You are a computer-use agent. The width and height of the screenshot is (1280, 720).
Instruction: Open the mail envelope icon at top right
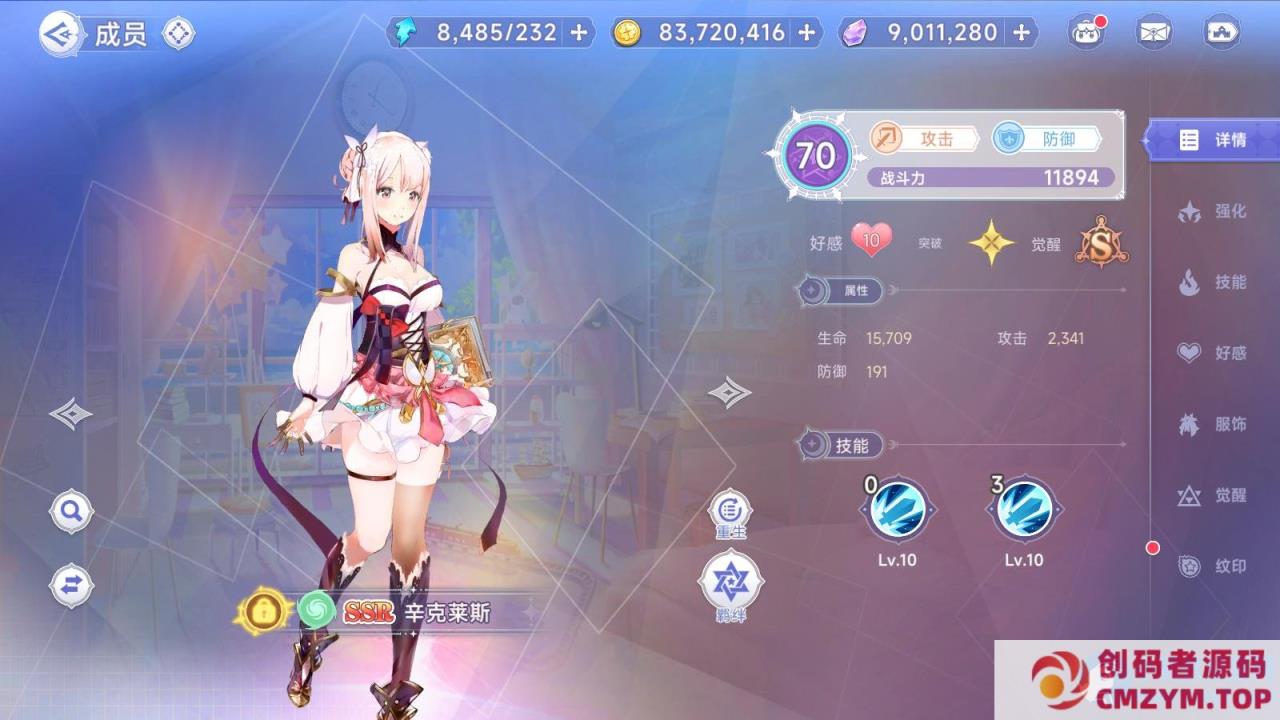point(1155,32)
